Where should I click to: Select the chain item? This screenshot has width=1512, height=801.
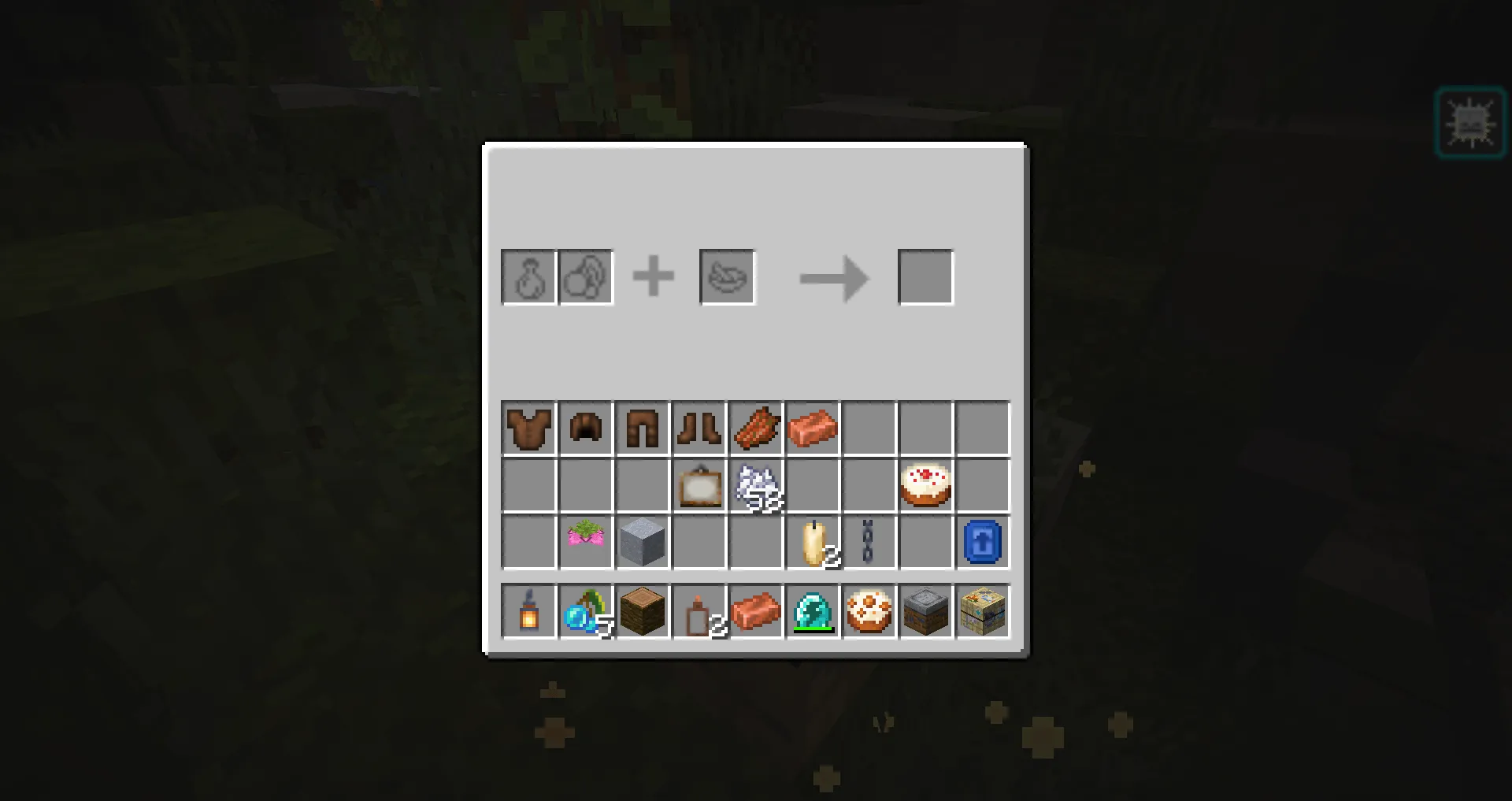pyautogui.click(x=869, y=541)
